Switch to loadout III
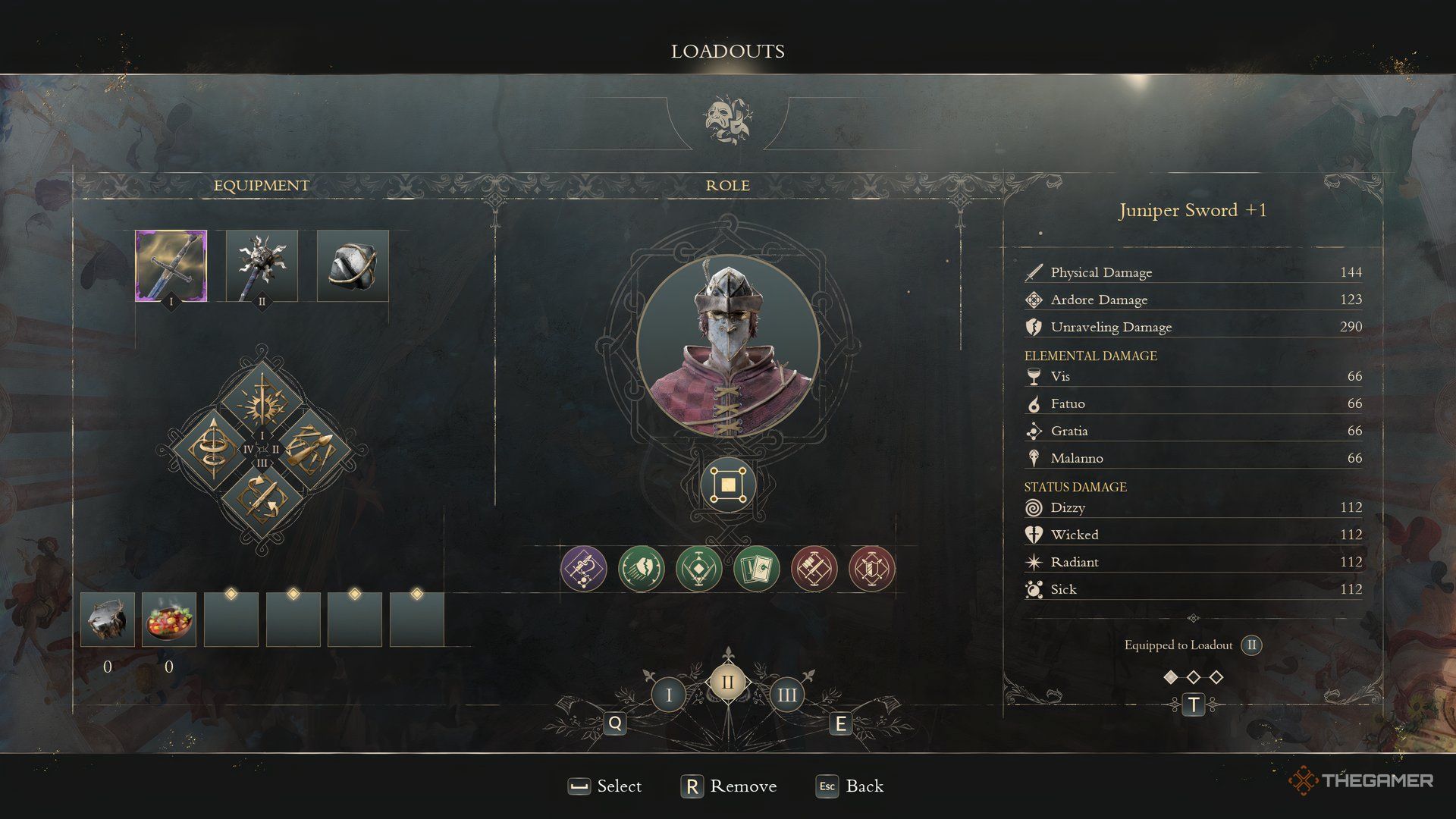Screen dimensions: 1456x819 pyautogui.click(x=786, y=695)
